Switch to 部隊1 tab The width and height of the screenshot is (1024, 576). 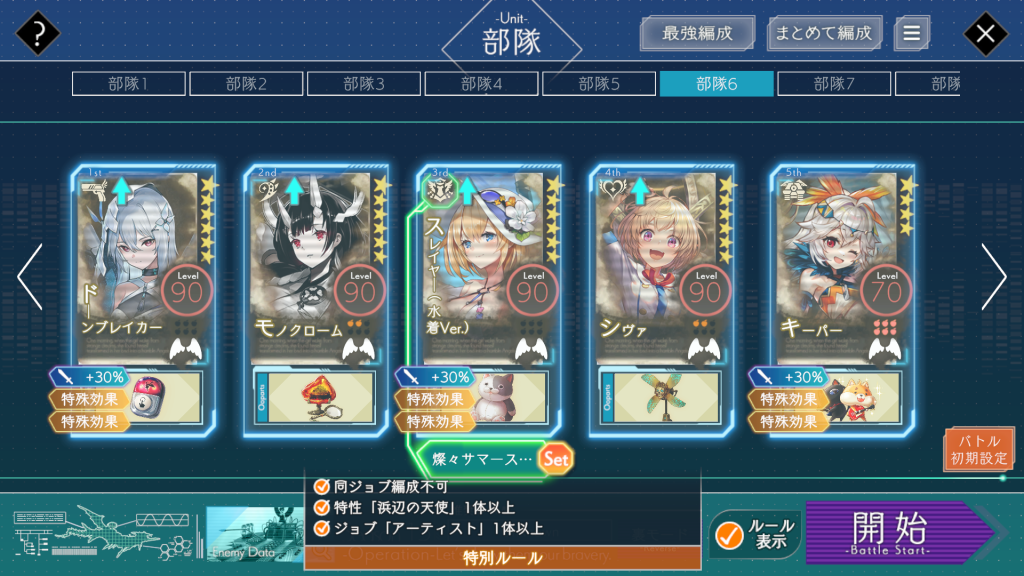128,84
